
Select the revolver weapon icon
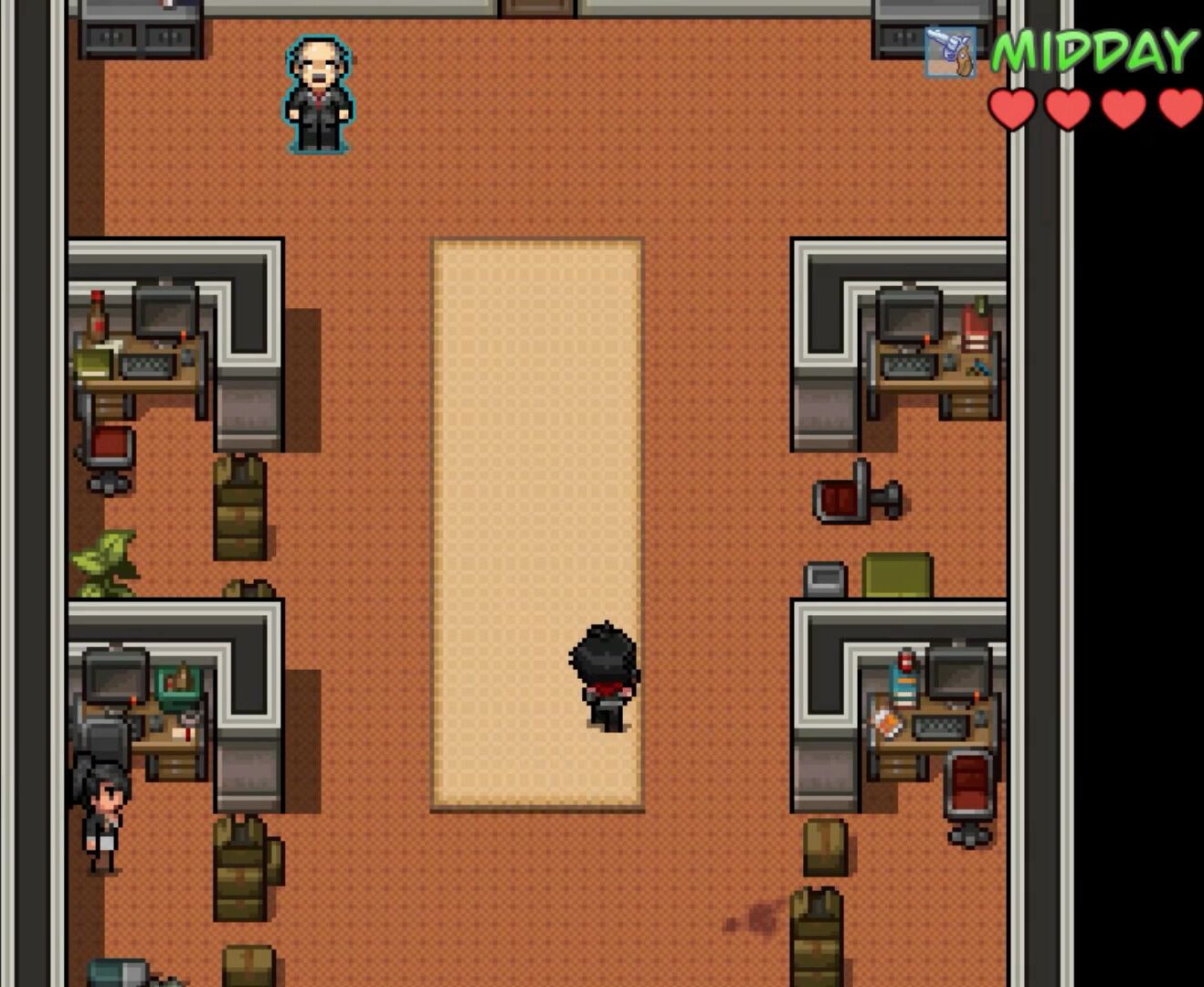950,51
